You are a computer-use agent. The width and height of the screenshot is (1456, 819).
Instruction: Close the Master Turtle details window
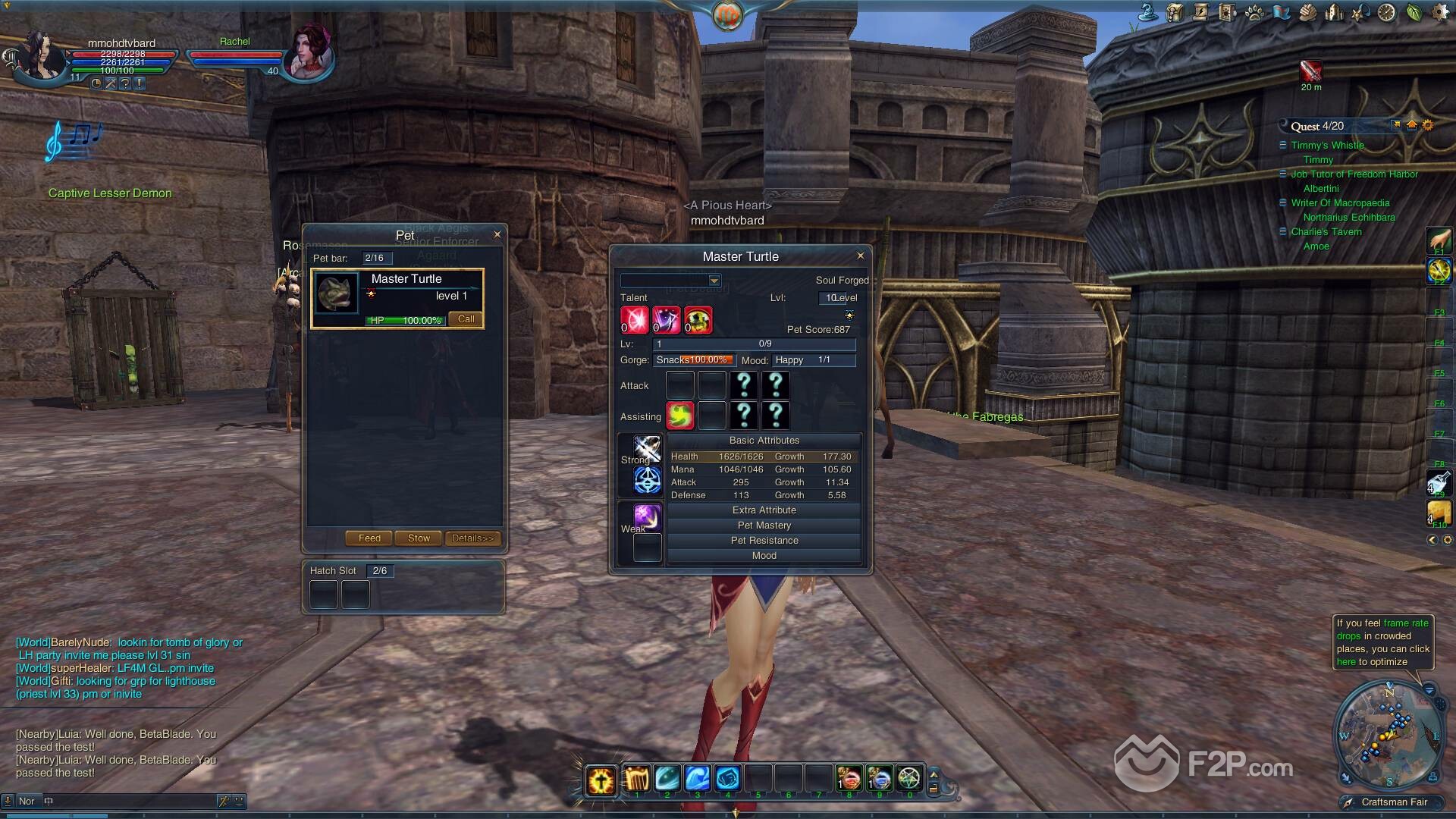tap(860, 256)
